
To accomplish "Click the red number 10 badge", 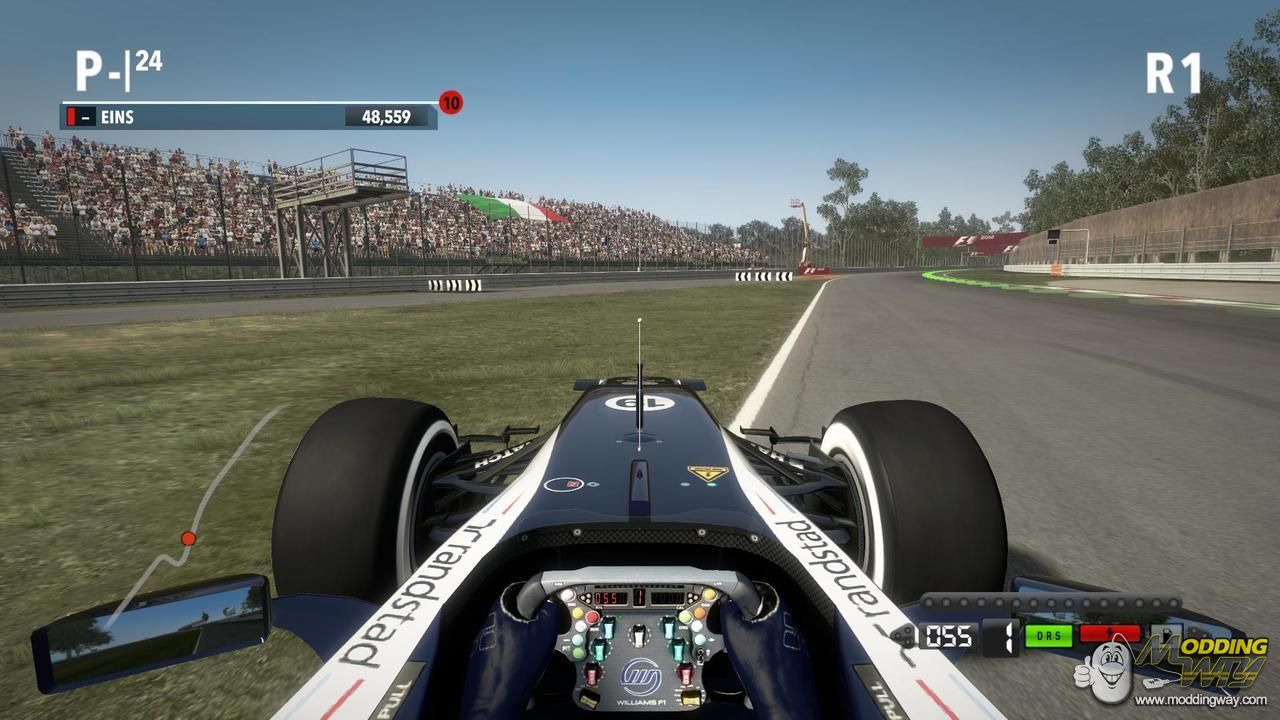I will point(451,102).
